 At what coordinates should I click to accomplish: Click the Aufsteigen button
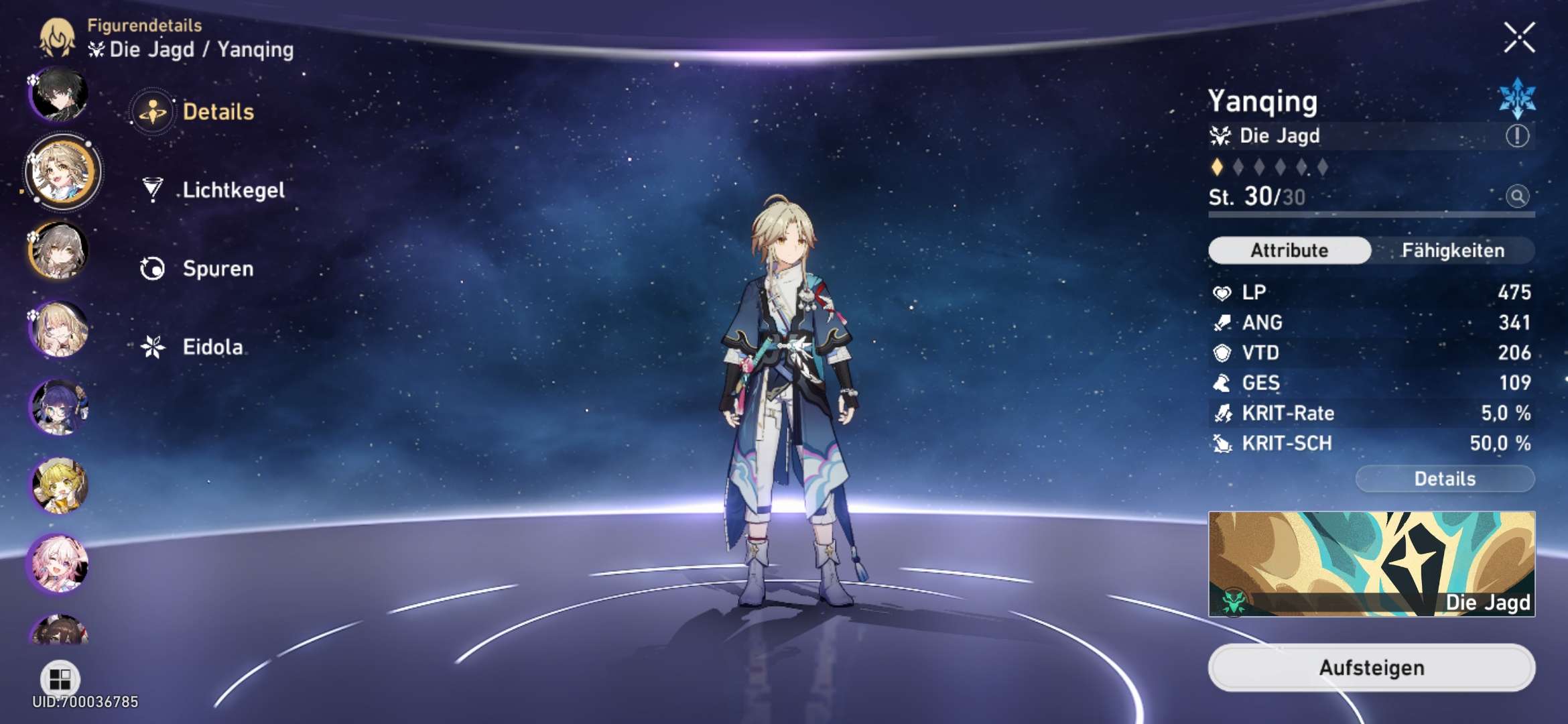(x=1371, y=668)
